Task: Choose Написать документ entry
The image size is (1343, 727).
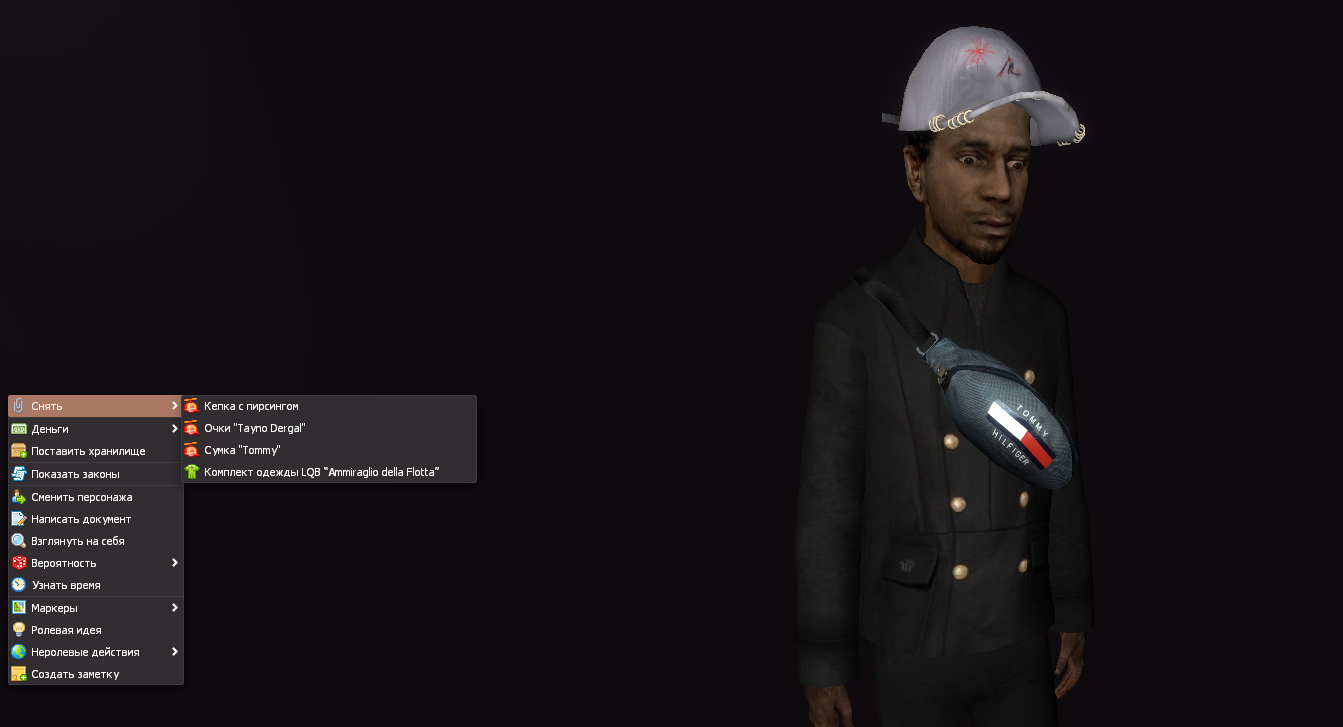Action: click(95, 519)
